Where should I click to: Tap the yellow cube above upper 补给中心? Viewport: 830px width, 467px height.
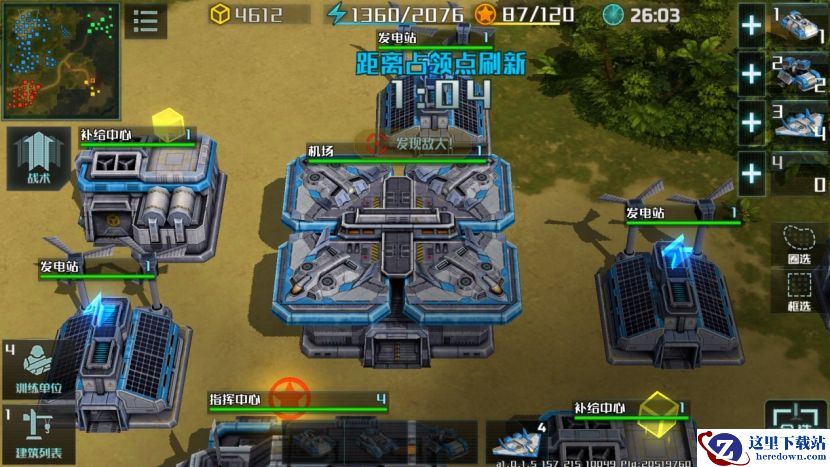[x=169, y=123]
